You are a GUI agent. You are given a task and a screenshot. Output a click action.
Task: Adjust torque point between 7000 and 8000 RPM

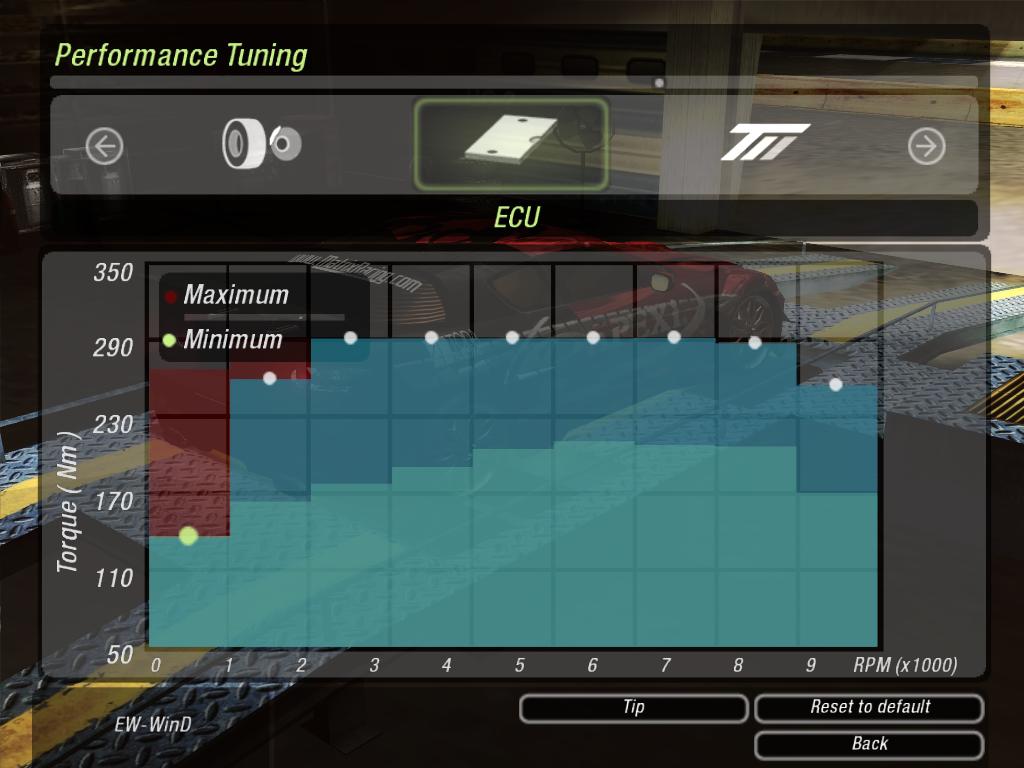coord(755,342)
